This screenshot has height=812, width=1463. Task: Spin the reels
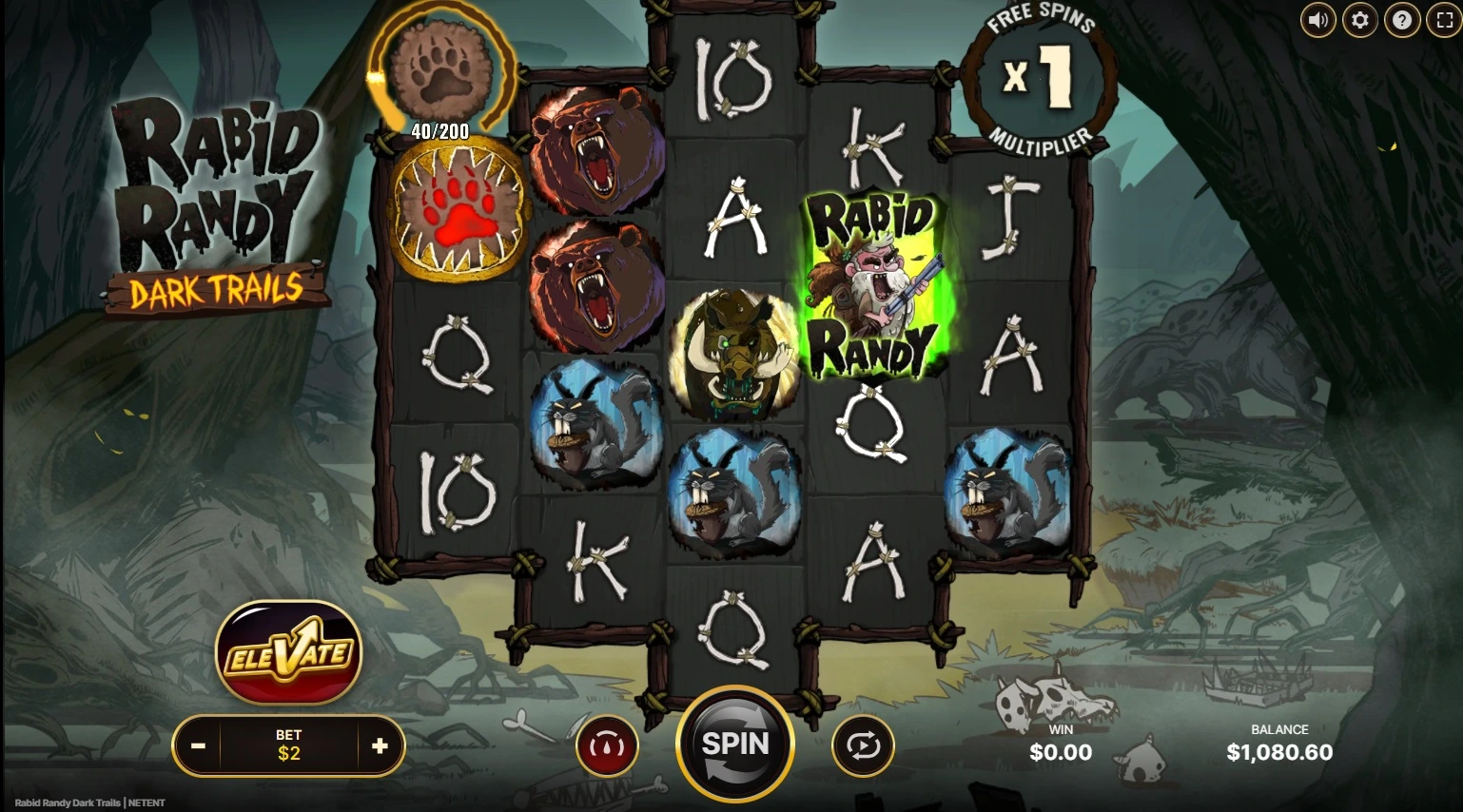(x=734, y=744)
